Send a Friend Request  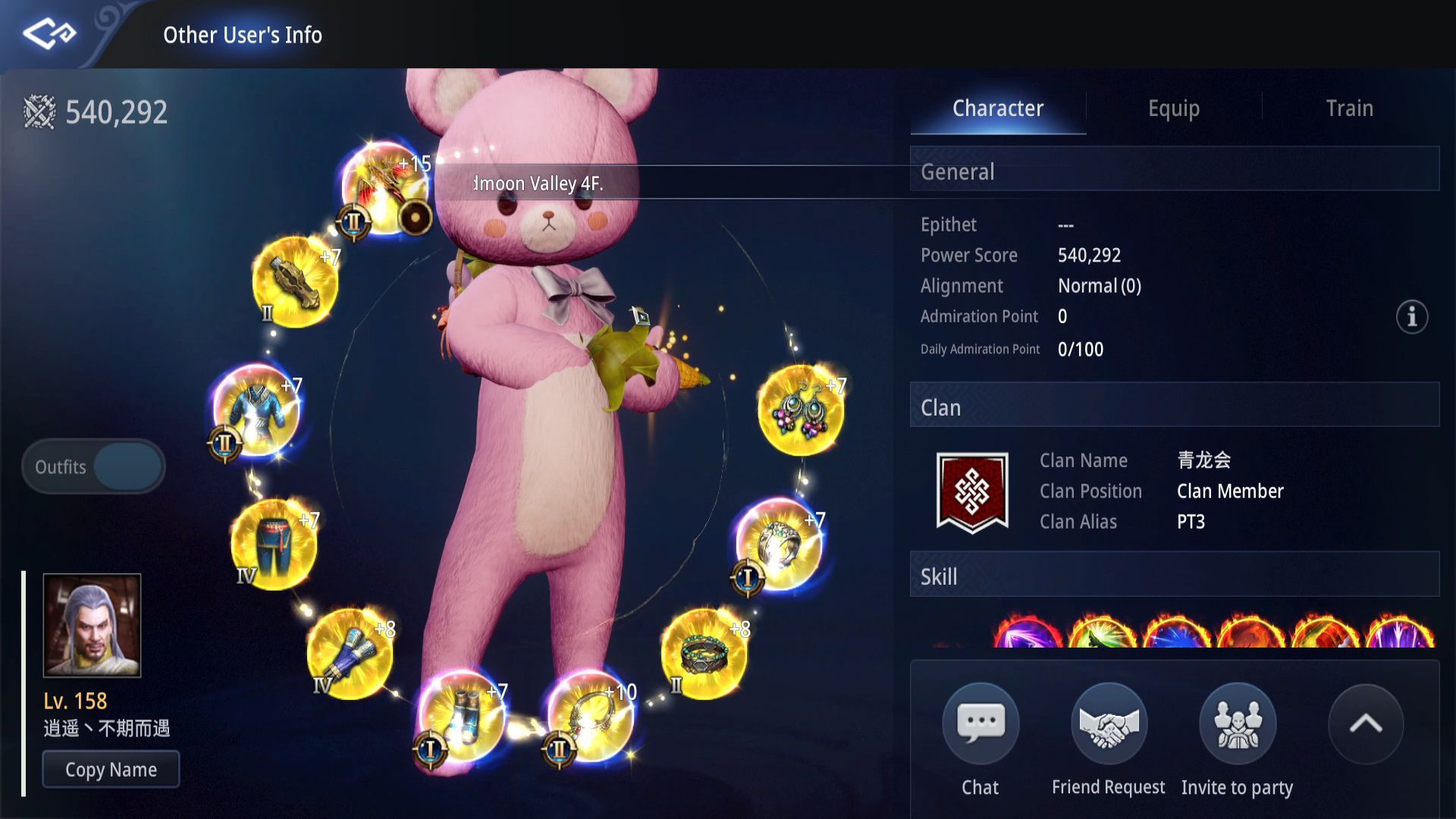point(1108,724)
